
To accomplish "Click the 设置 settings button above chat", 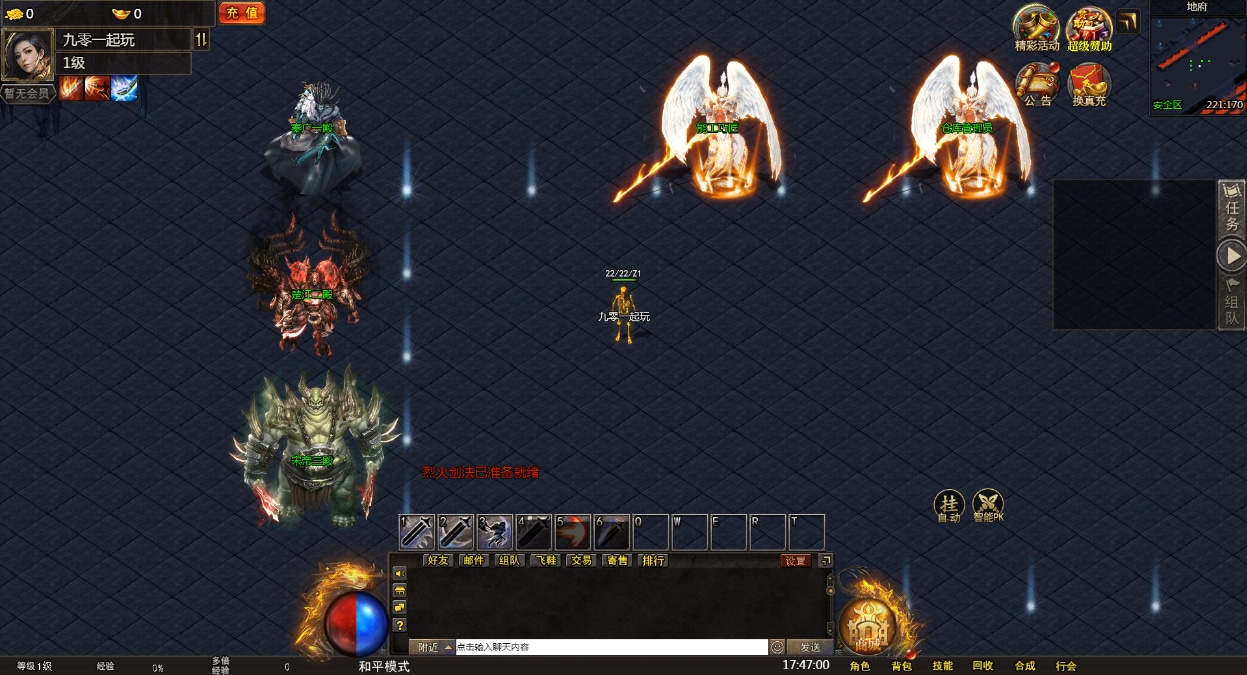I will [x=796, y=561].
